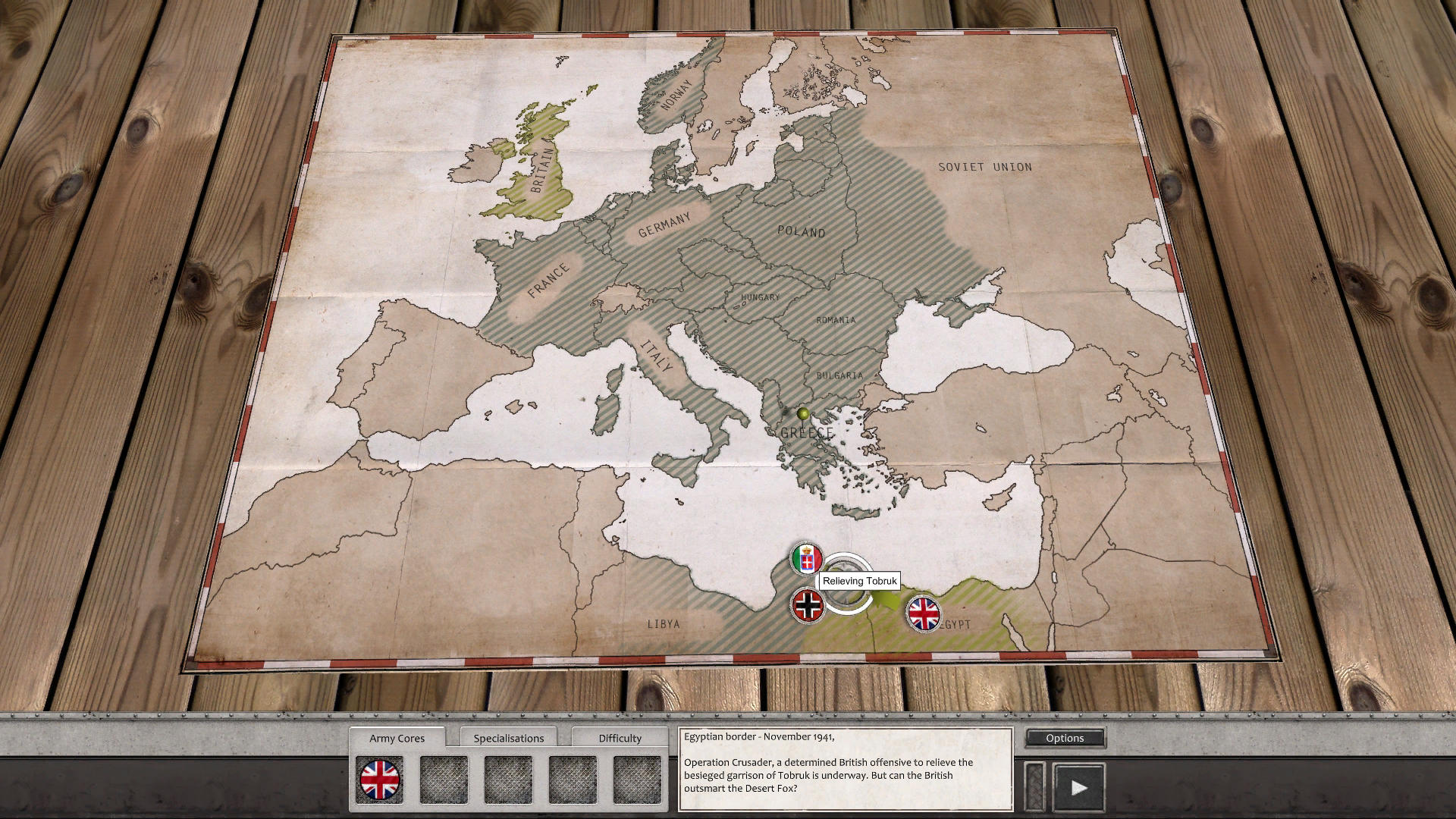Click the green scenario marker over Greece
1456x819 pixels.
[802, 413]
